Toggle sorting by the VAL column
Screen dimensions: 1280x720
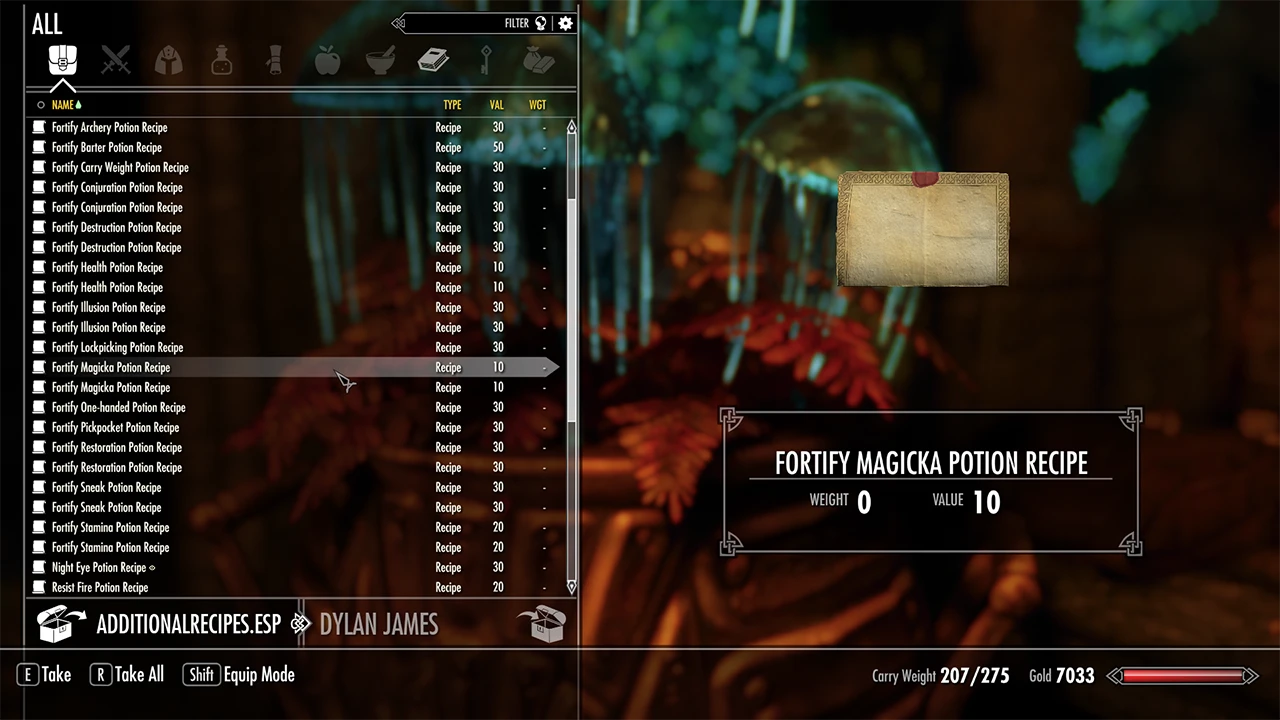(496, 104)
